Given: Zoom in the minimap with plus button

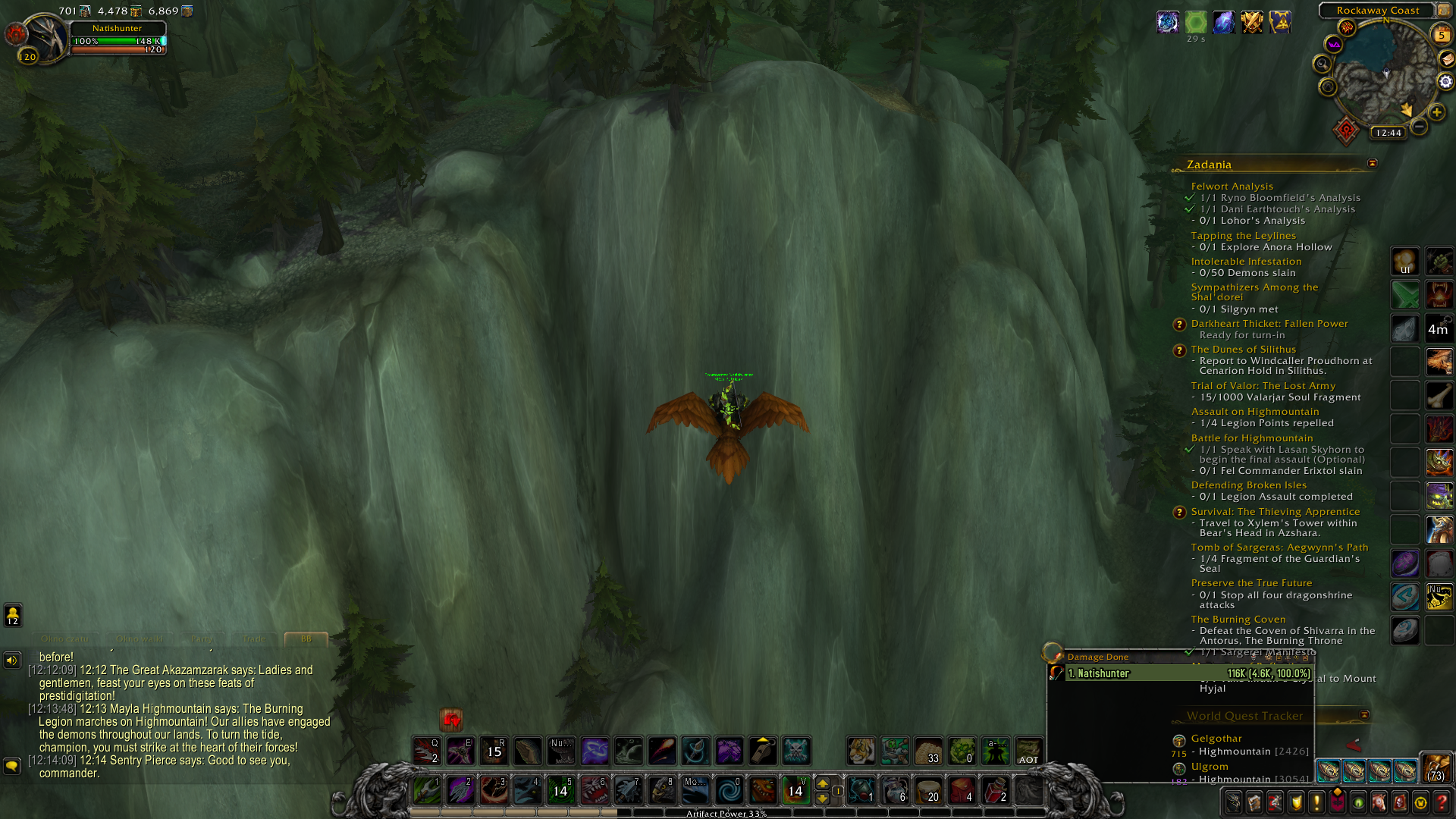Looking at the screenshot, I should point(1437,112).
